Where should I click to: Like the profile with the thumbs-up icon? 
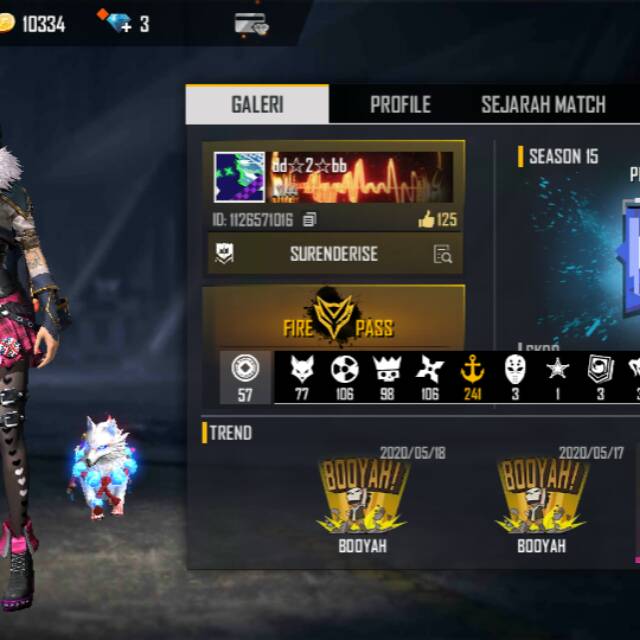coord(427,220)
